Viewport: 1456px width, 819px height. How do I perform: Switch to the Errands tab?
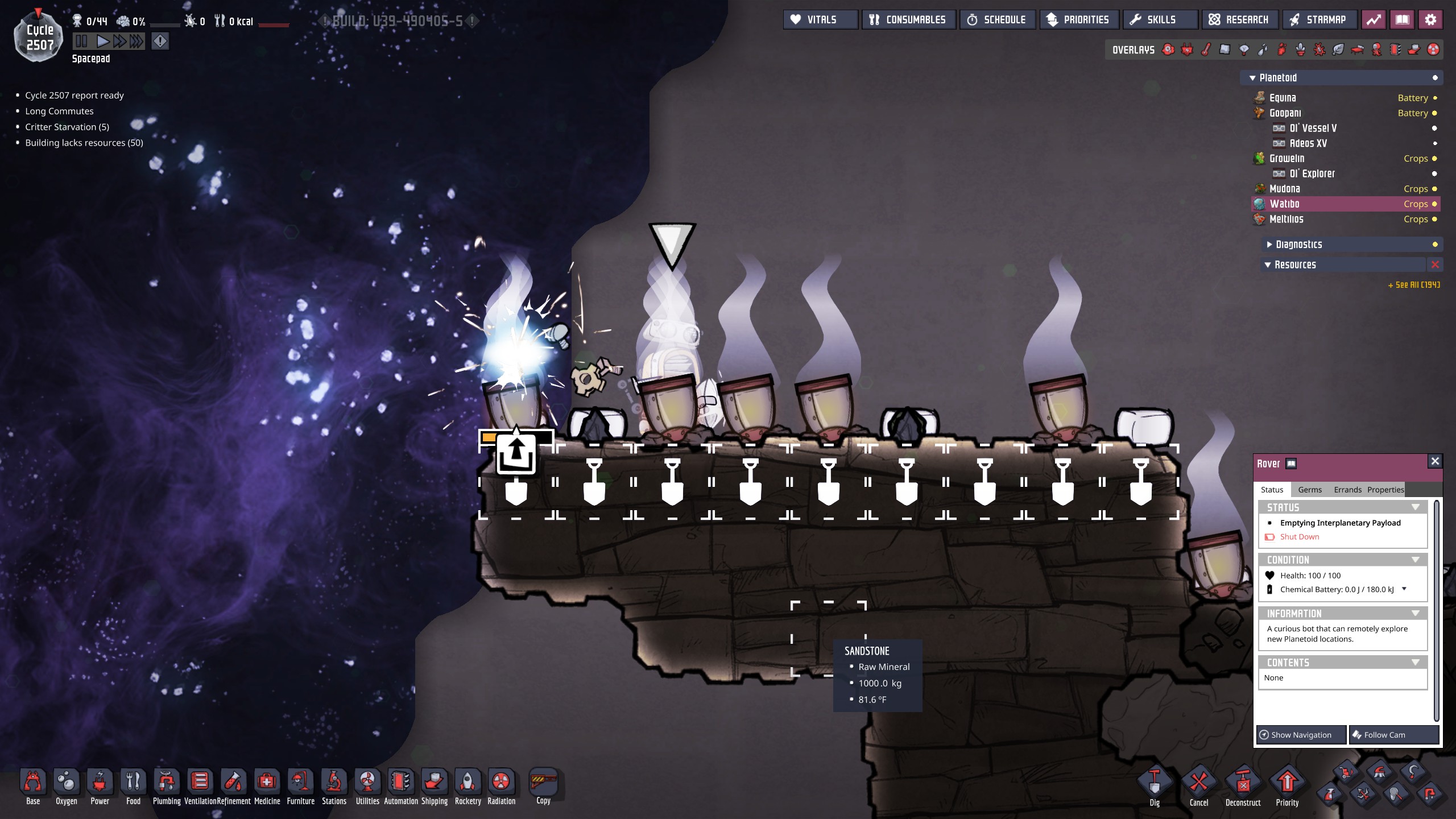[x=1347, y=490]
